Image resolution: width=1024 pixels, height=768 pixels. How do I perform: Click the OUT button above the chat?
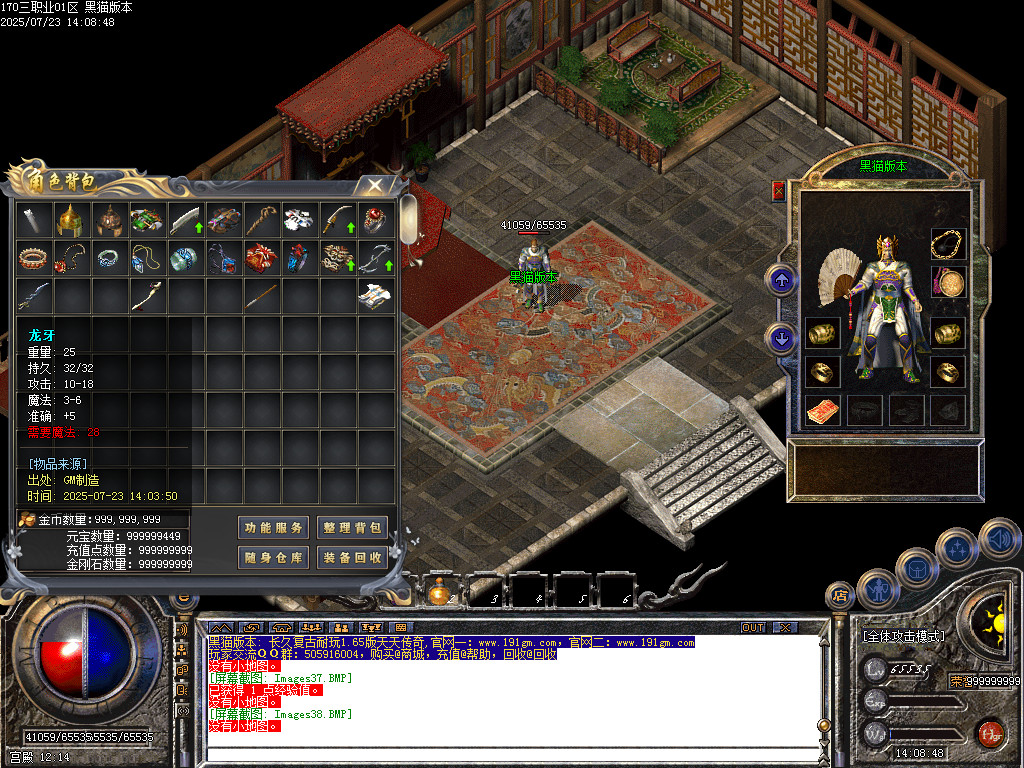pyautogui.click(x=753, y=627)
